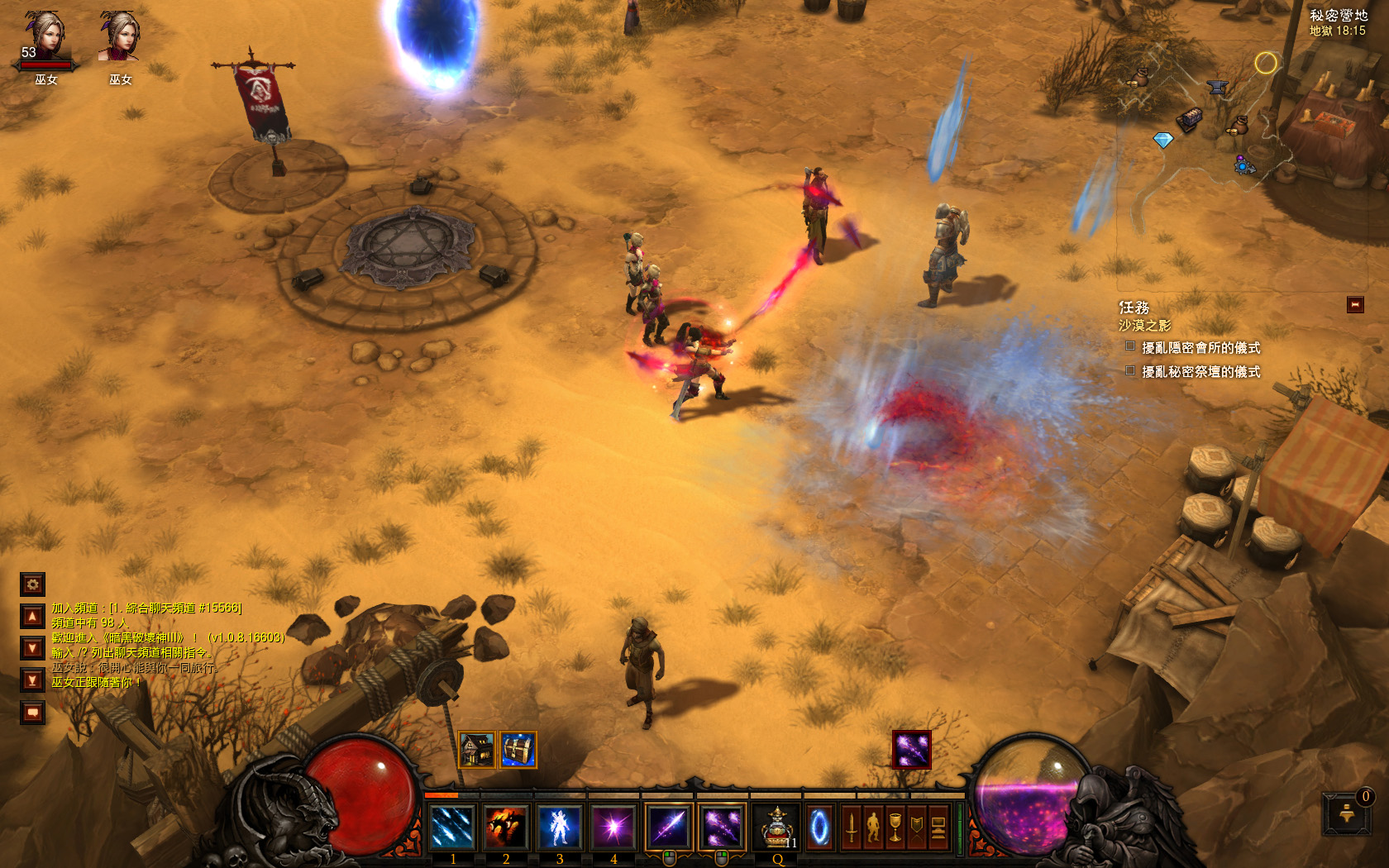Image resolution: width=1389 pixels, height=868 pixels.
Task: Activate the fiery beast skill in slot 2
Action: (506, 826)
